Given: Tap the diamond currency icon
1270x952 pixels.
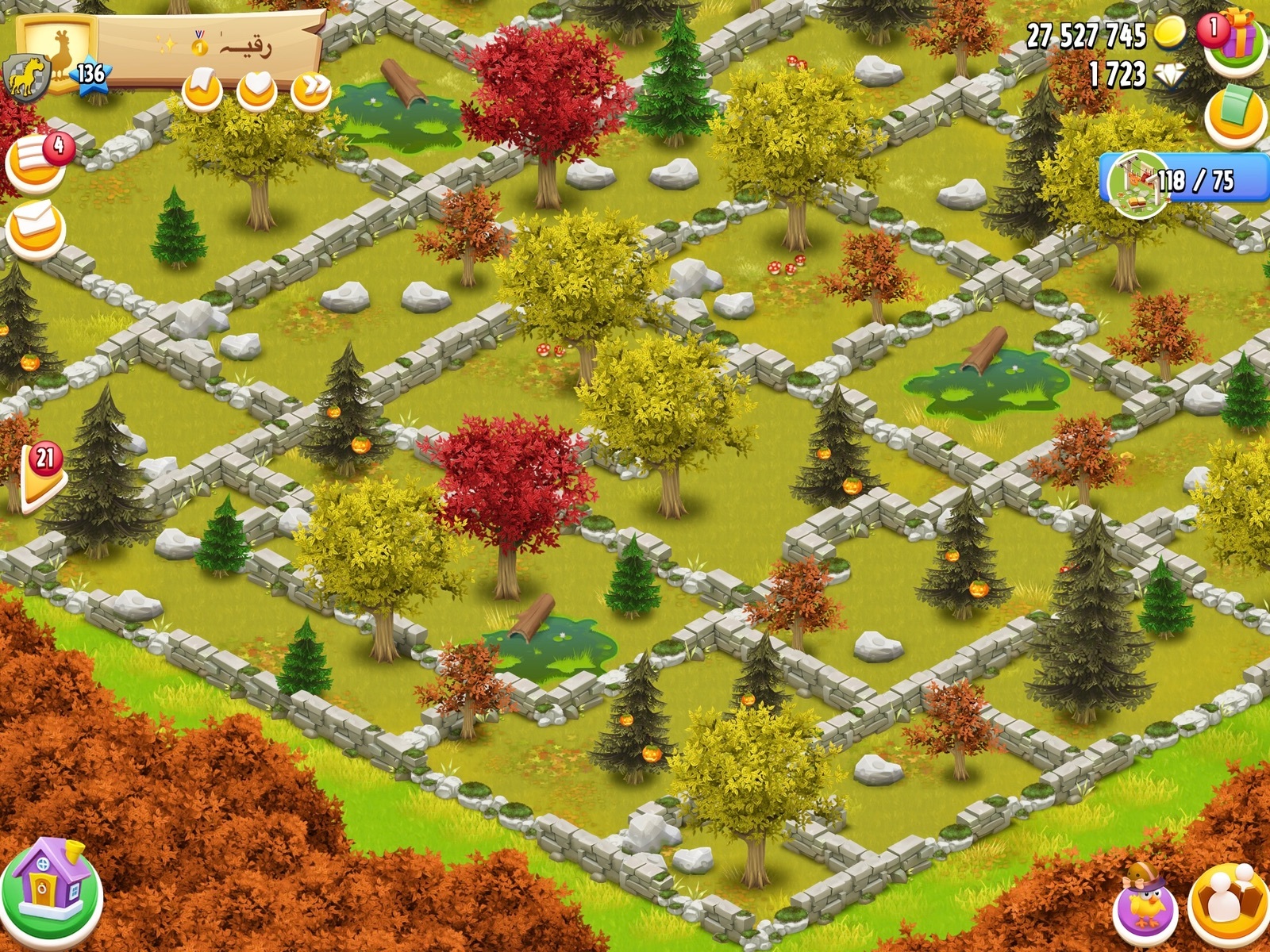Looking at the screenshot, I should [x=1169, y=75].
